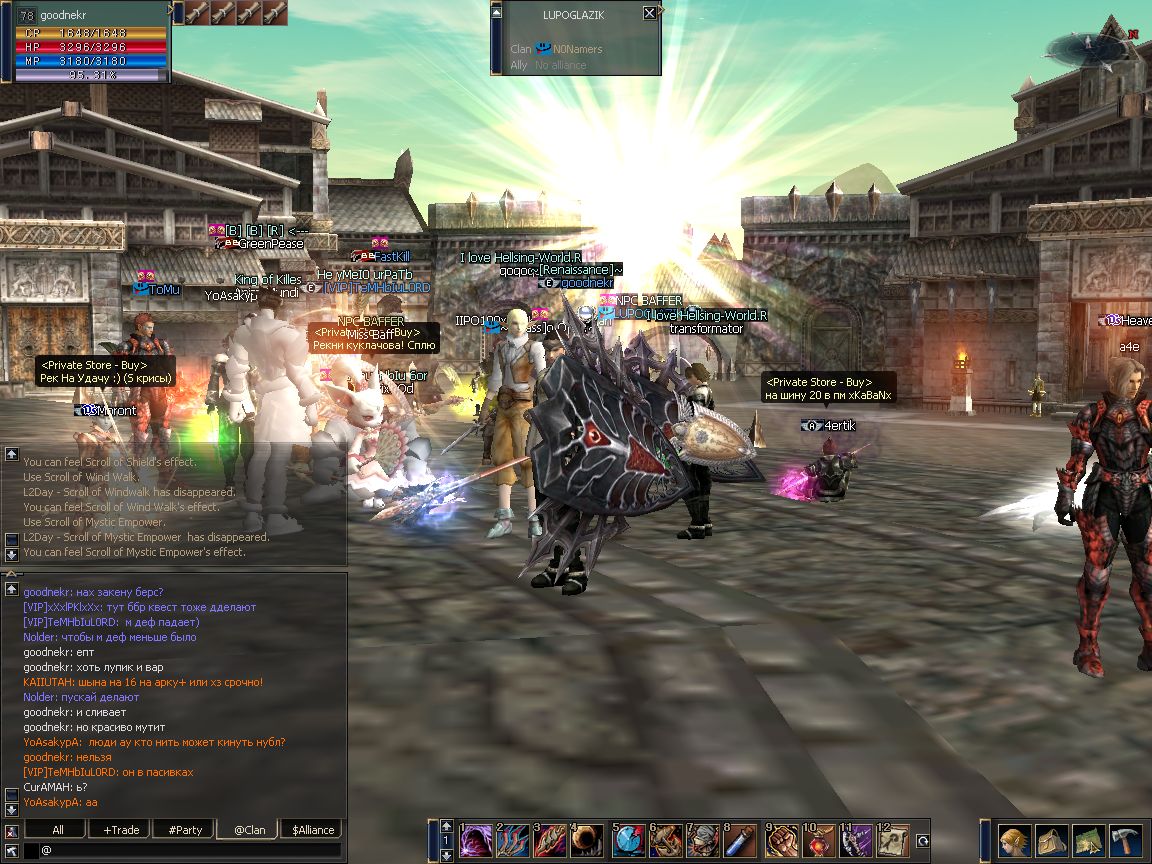
Task: Open the character status elf-head icon
Action: [x=1014, y=841]
